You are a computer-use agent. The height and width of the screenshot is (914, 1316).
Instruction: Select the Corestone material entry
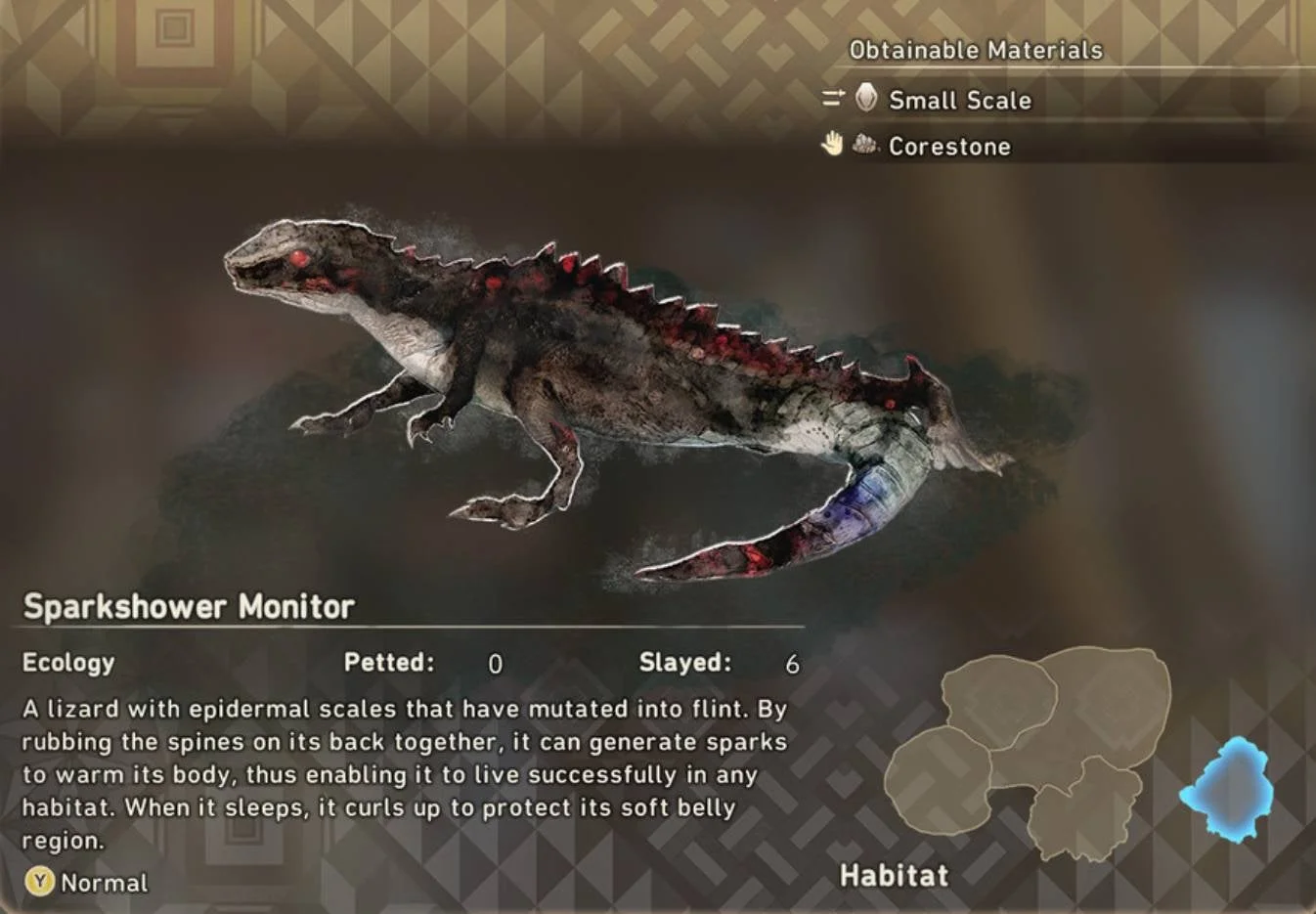(948, 147)
